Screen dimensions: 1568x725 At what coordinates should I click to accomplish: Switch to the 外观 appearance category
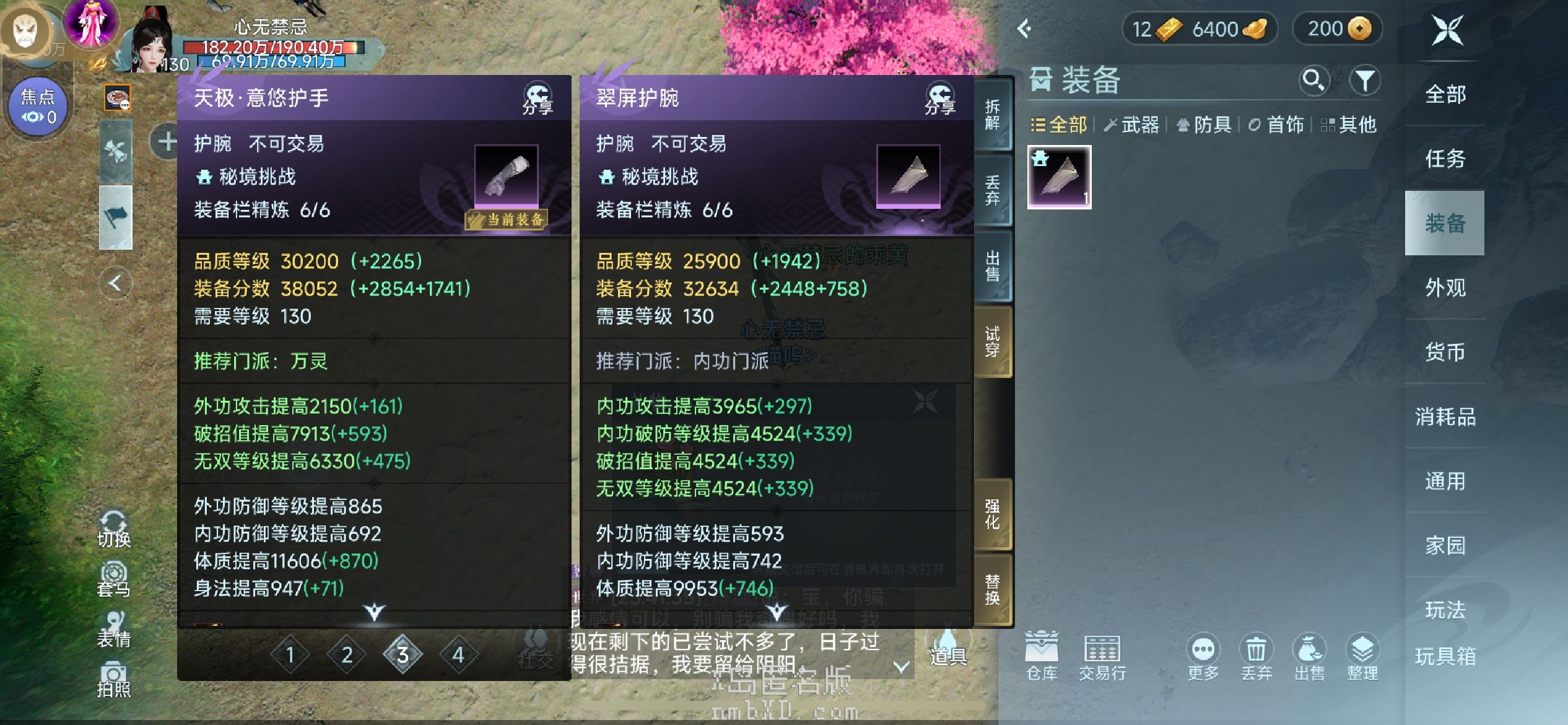pos(1445,288)
